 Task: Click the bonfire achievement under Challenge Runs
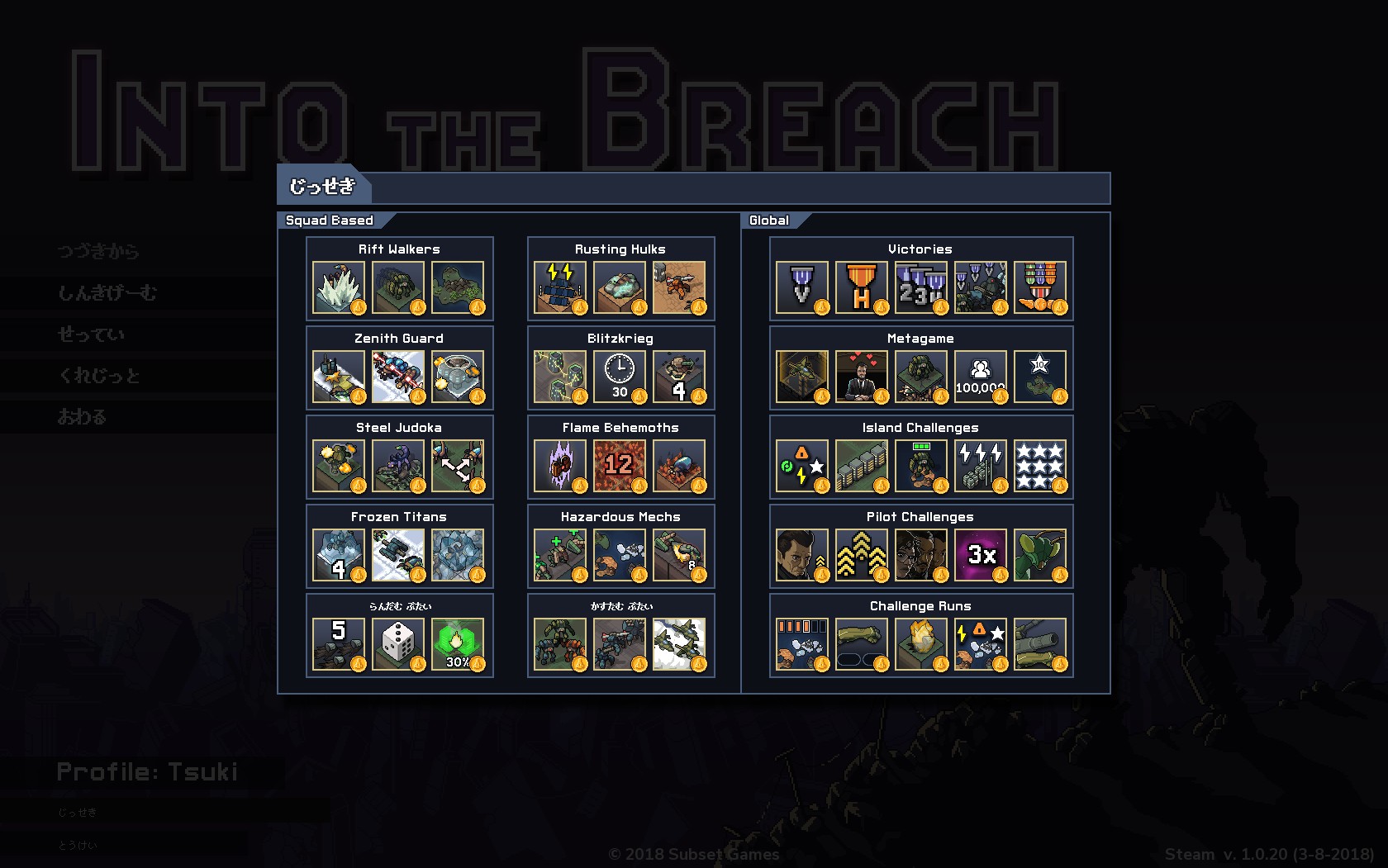(x=920, y=644)
